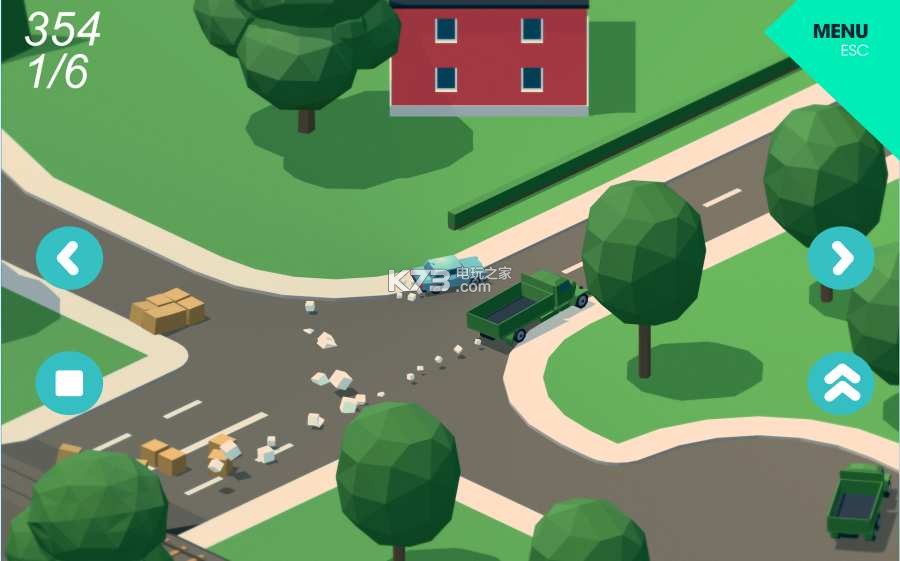
Task: Hit the square stop button
Action: pos(69,383)
